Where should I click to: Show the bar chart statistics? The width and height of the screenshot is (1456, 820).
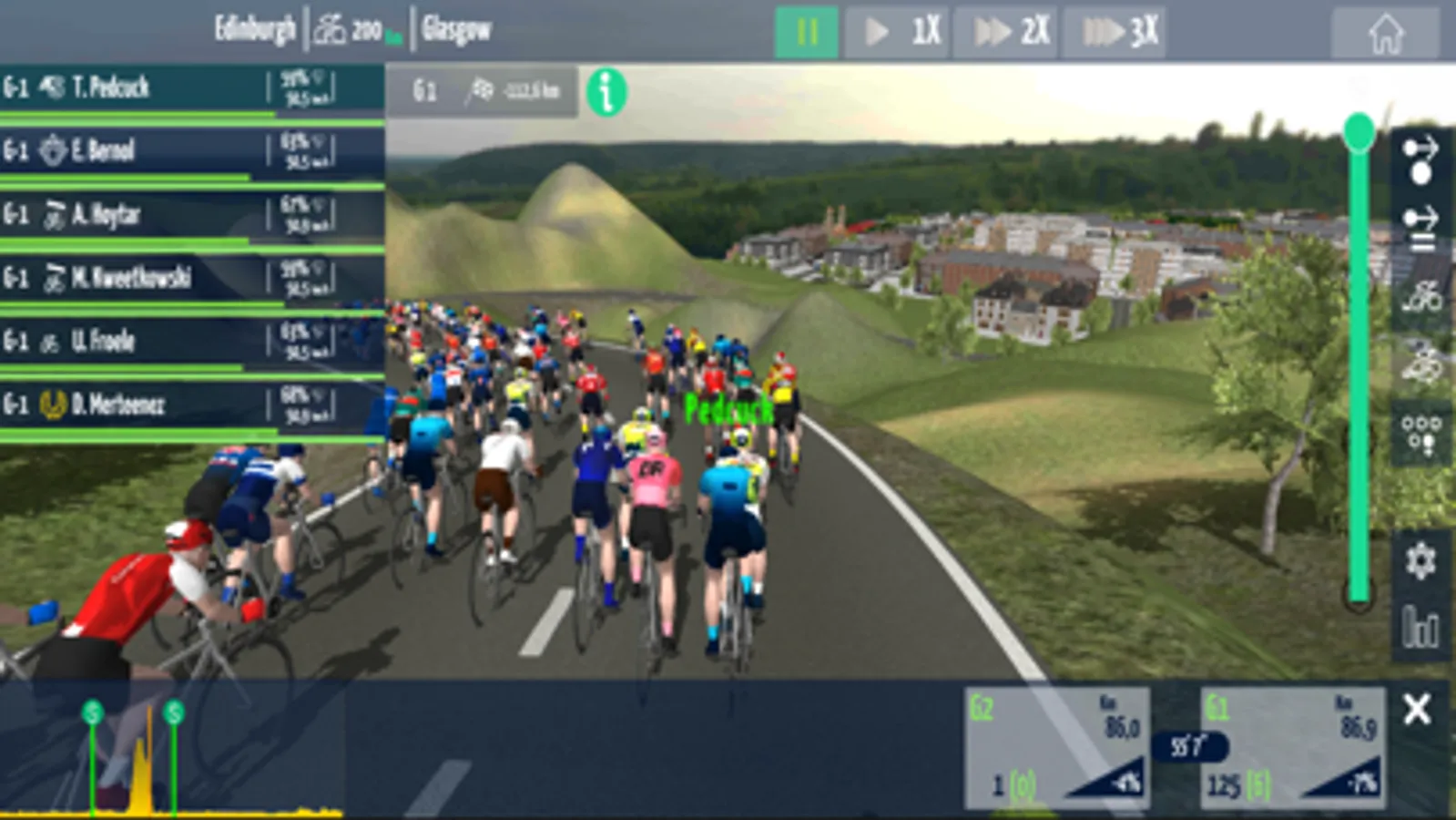click(x=1420, y=627)
